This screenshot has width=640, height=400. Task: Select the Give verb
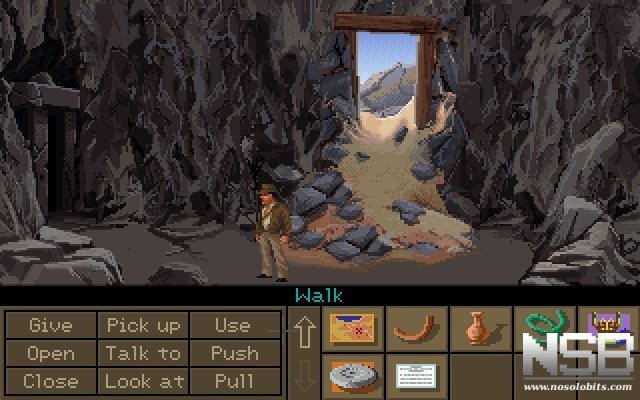point(50,325)
